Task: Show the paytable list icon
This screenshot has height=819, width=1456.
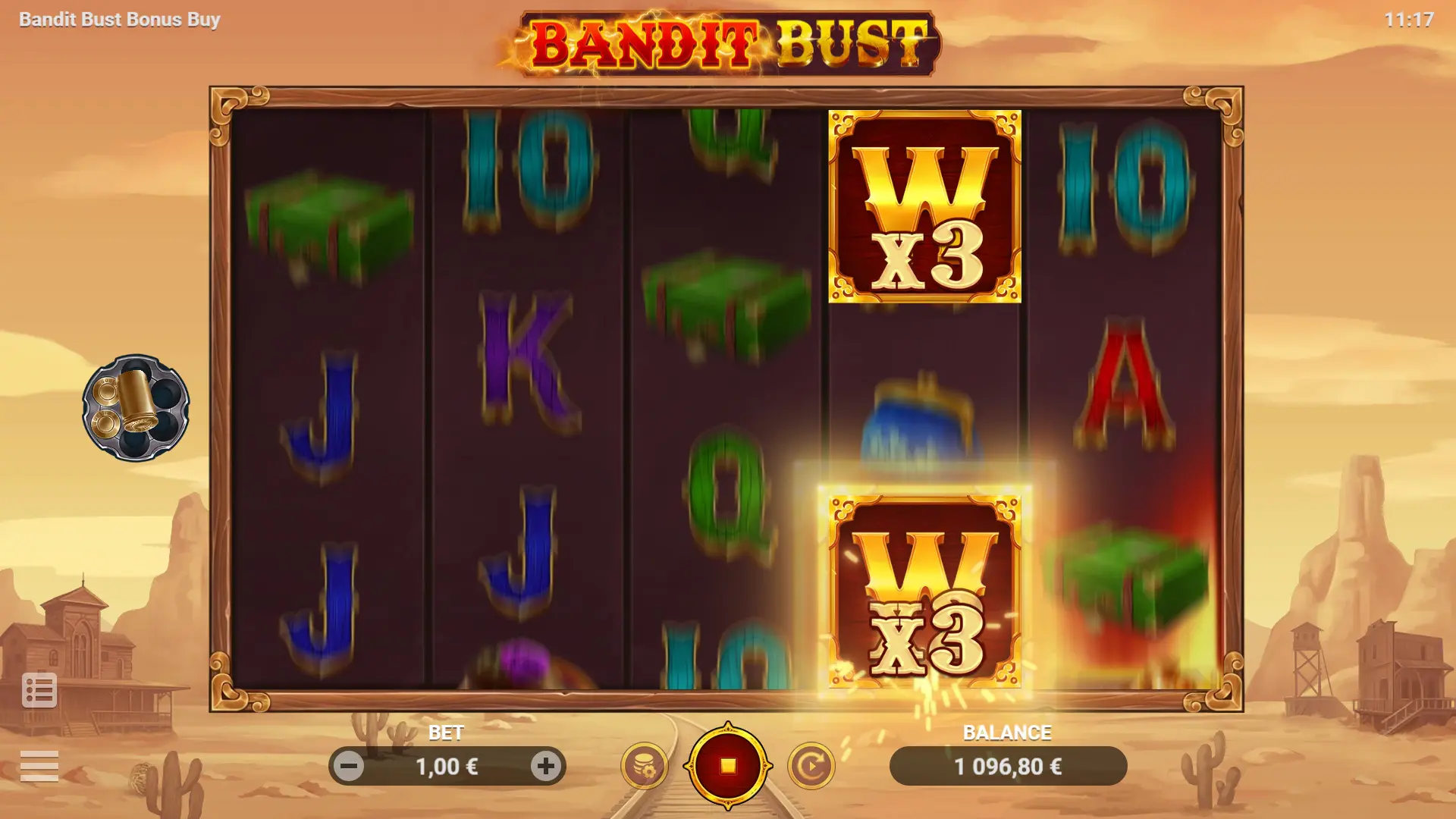Action: (39, 690)
